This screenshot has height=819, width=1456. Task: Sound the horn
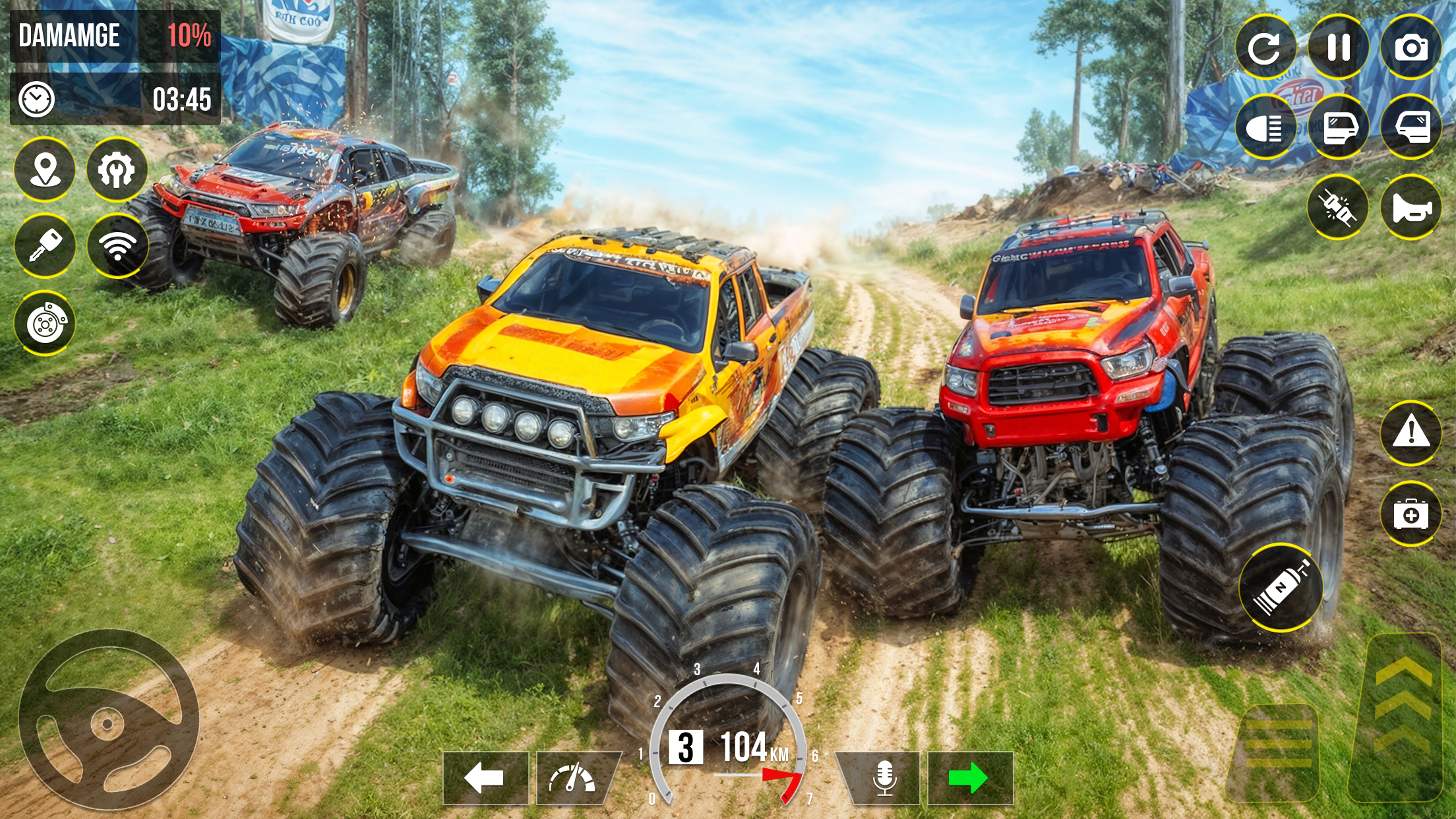pos(1411,208)
